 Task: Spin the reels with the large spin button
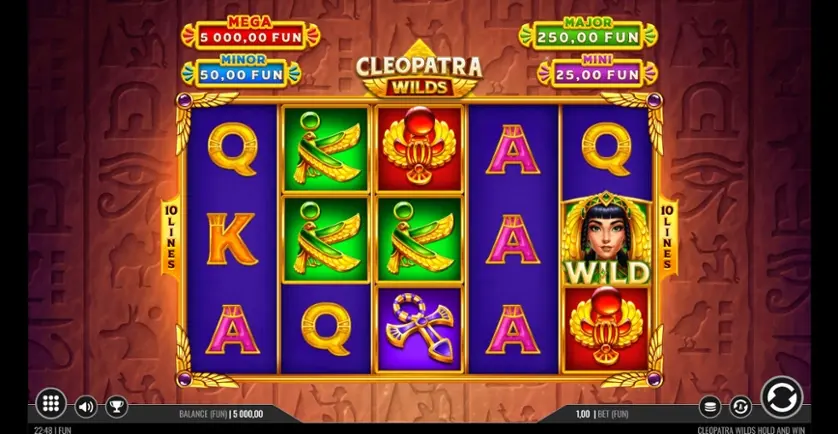point(780,398)
